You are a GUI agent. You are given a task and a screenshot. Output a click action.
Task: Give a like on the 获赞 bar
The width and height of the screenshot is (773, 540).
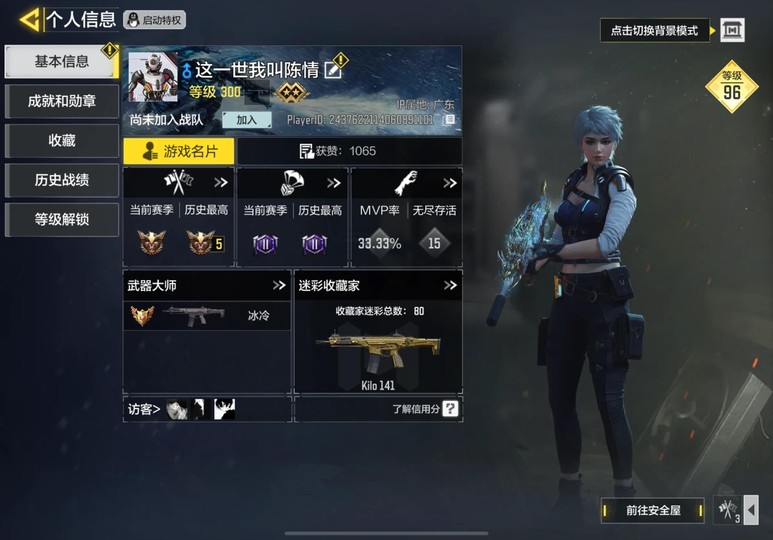pyautogui.click(x=338, y=151)
